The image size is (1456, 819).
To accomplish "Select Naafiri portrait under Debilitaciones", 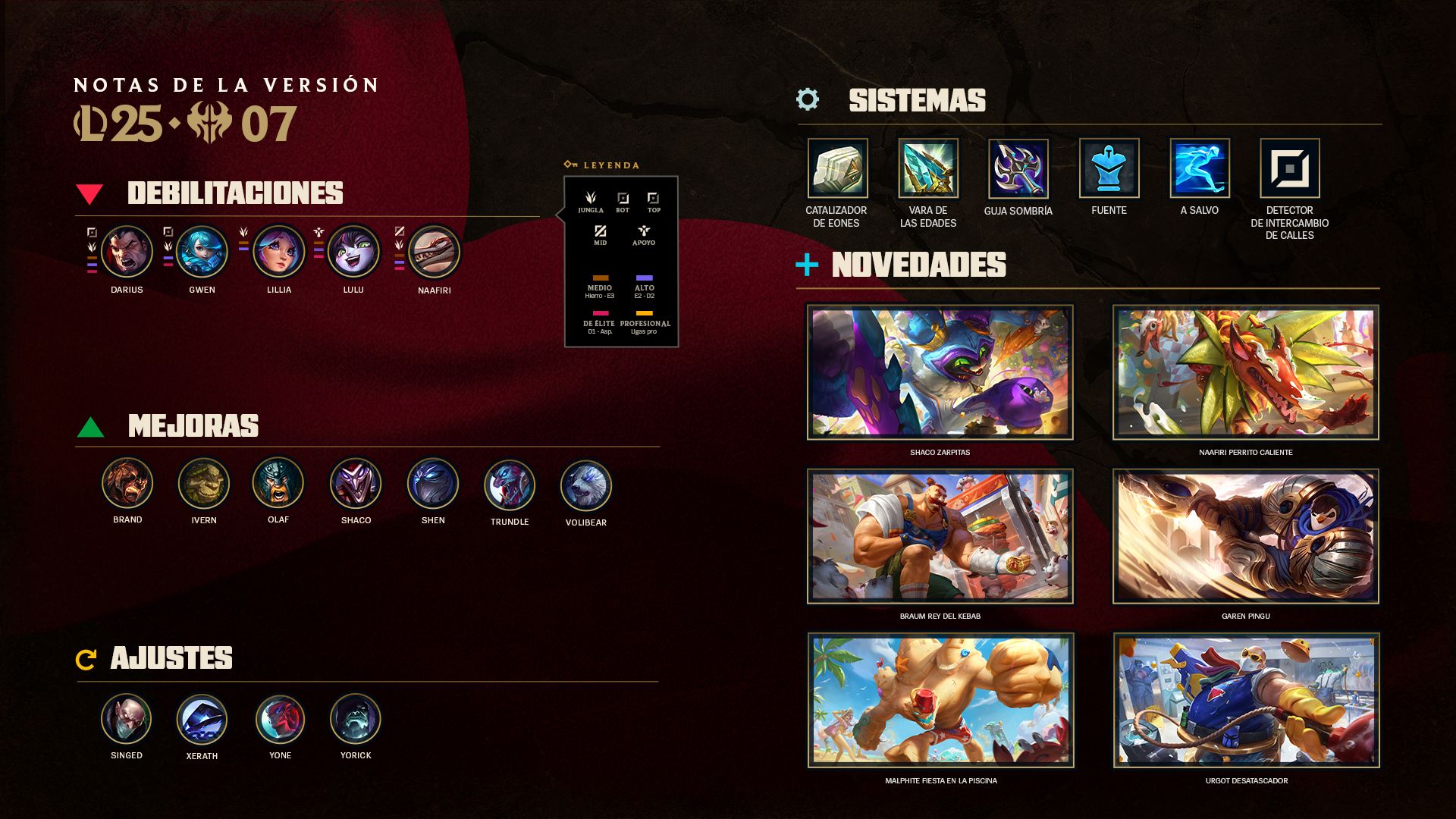I will pos(434,253).
